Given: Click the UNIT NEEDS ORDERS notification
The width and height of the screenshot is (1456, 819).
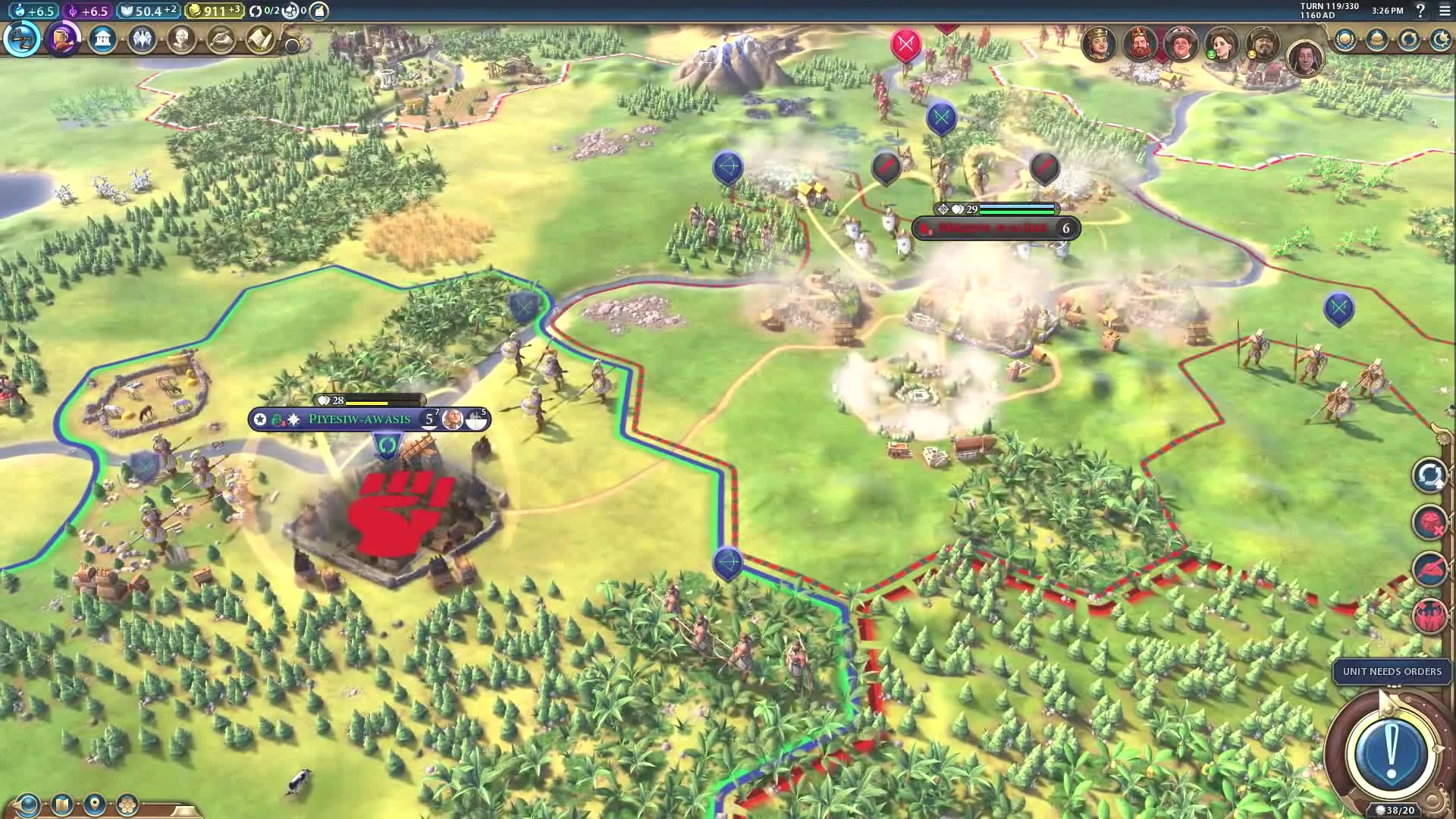Looking at the screenshot, I should click(x=1392, y=672).
